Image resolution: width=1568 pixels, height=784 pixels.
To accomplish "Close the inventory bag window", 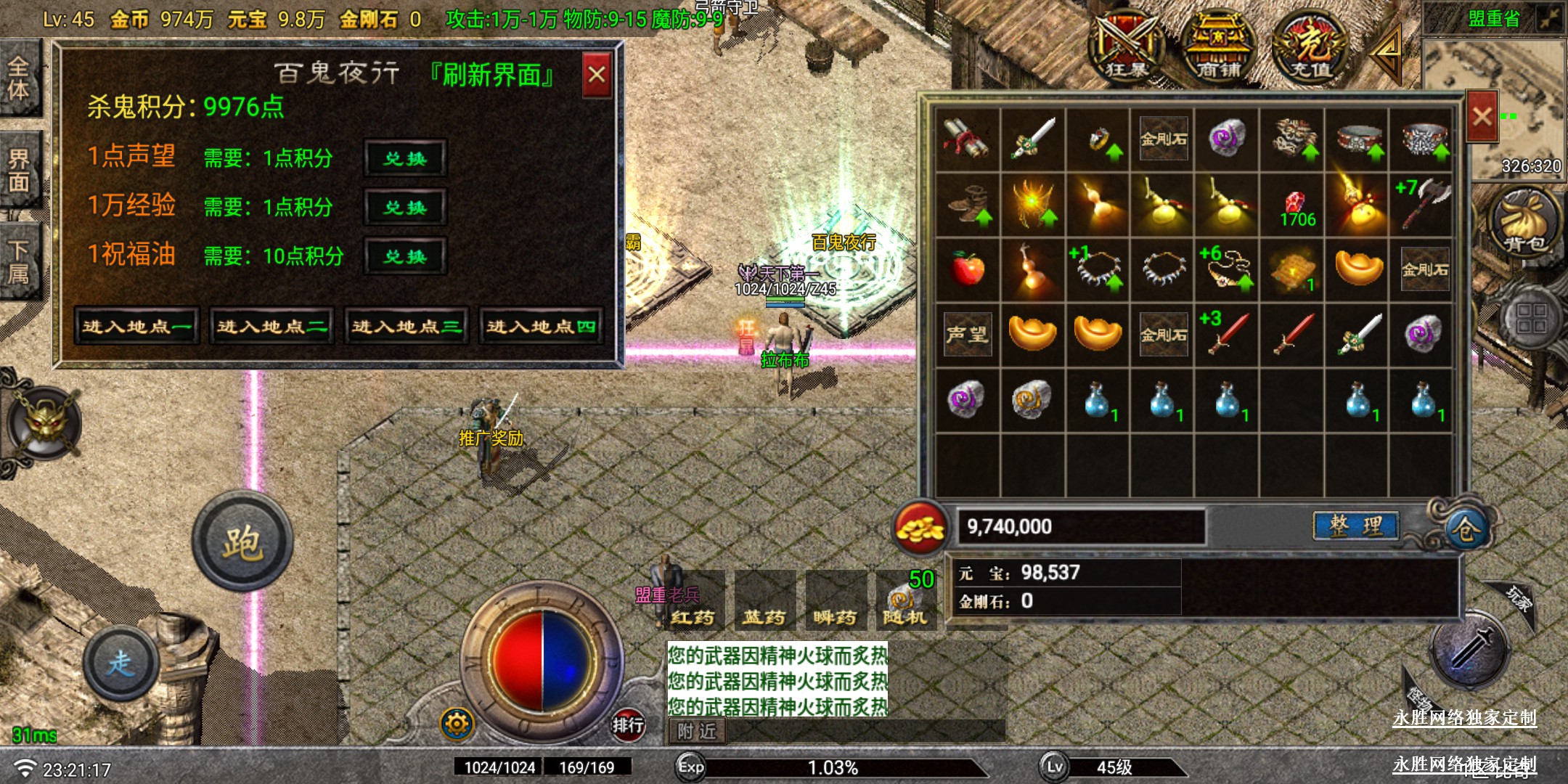I will tap(1482, 116).
